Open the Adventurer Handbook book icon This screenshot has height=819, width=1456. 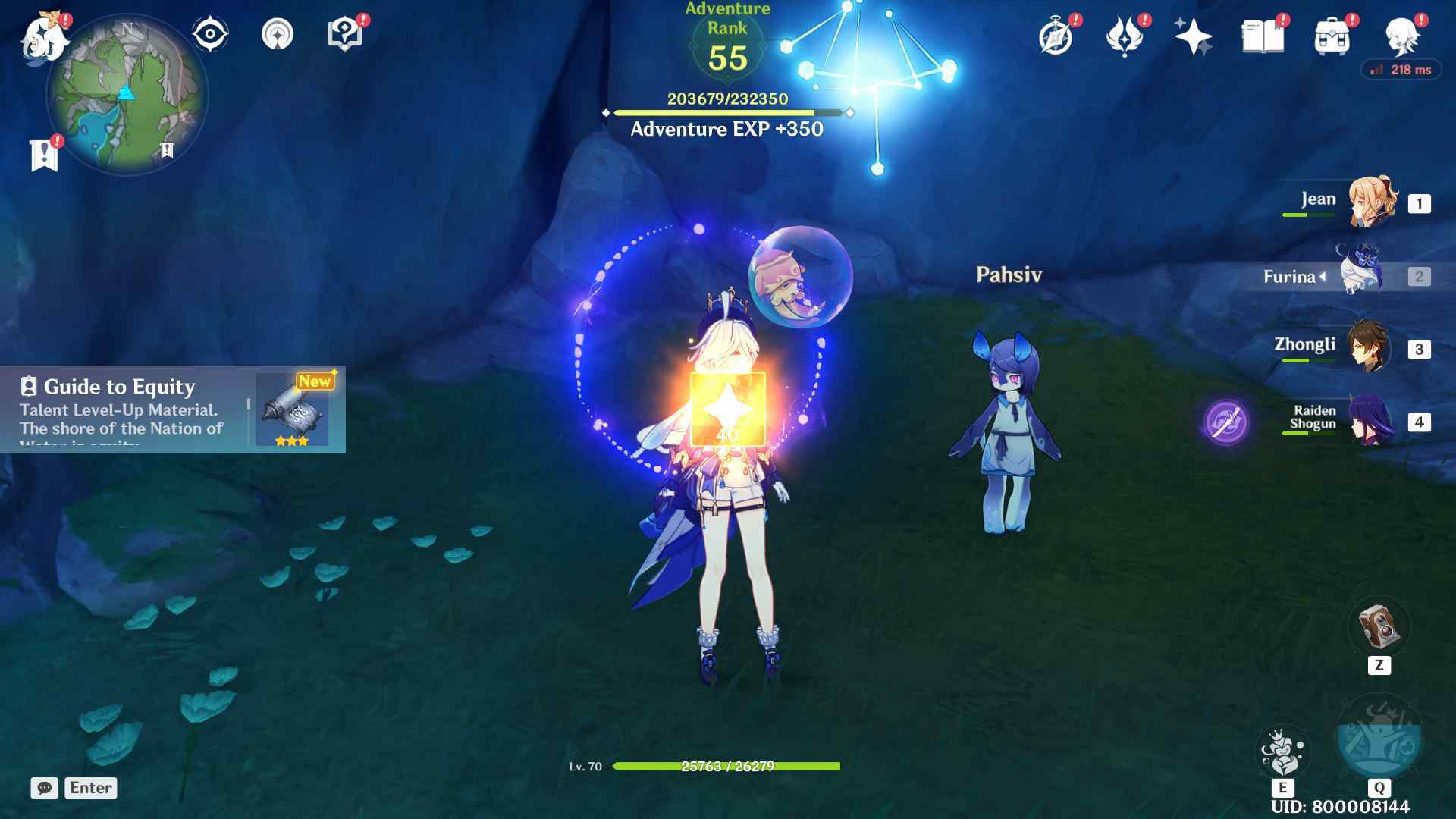coord(1263,36)
